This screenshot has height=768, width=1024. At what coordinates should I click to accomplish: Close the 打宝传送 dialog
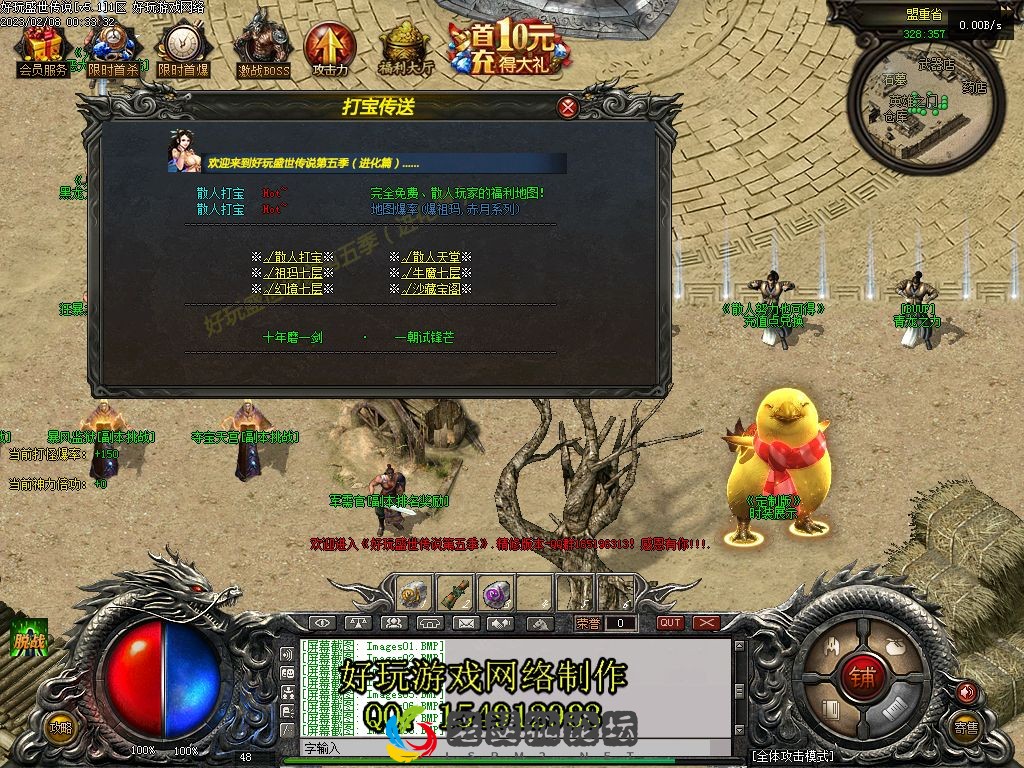click(568, 108)
